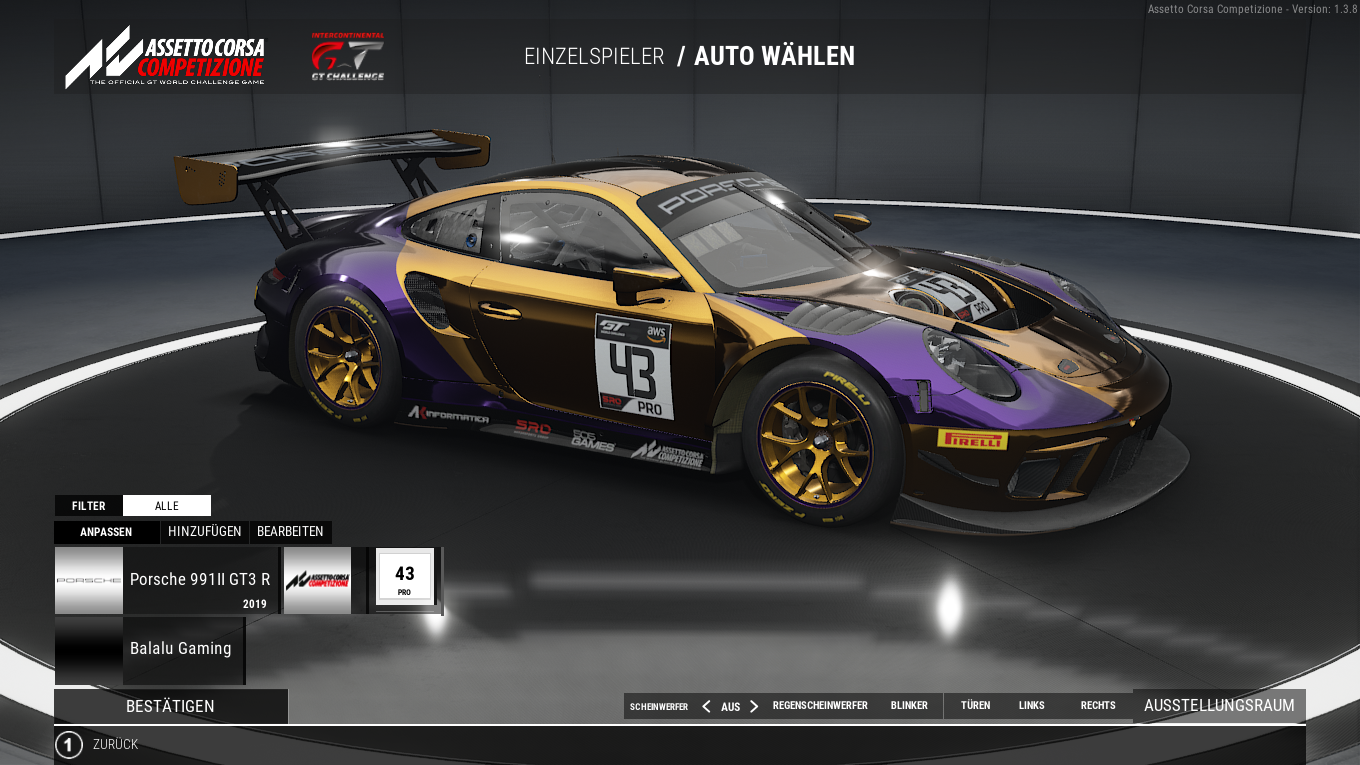The width and height of the screenshot is (1360, 765).
Task: Go back with the Zurück button
Action: [x=97, y=745]
